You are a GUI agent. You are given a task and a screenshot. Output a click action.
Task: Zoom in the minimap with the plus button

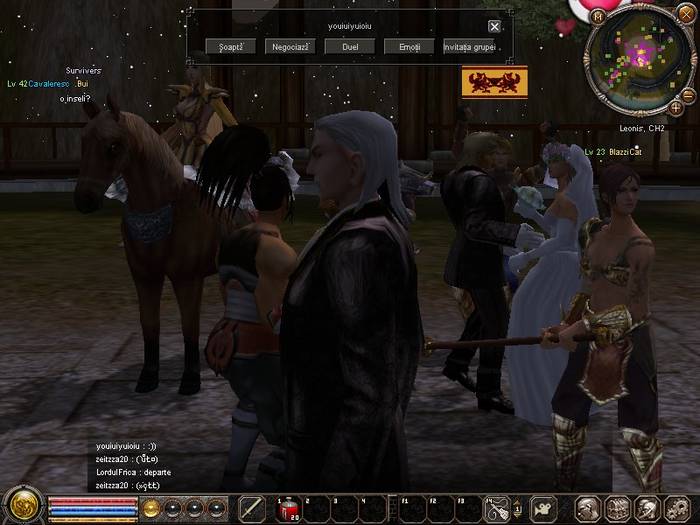(676, 107)
